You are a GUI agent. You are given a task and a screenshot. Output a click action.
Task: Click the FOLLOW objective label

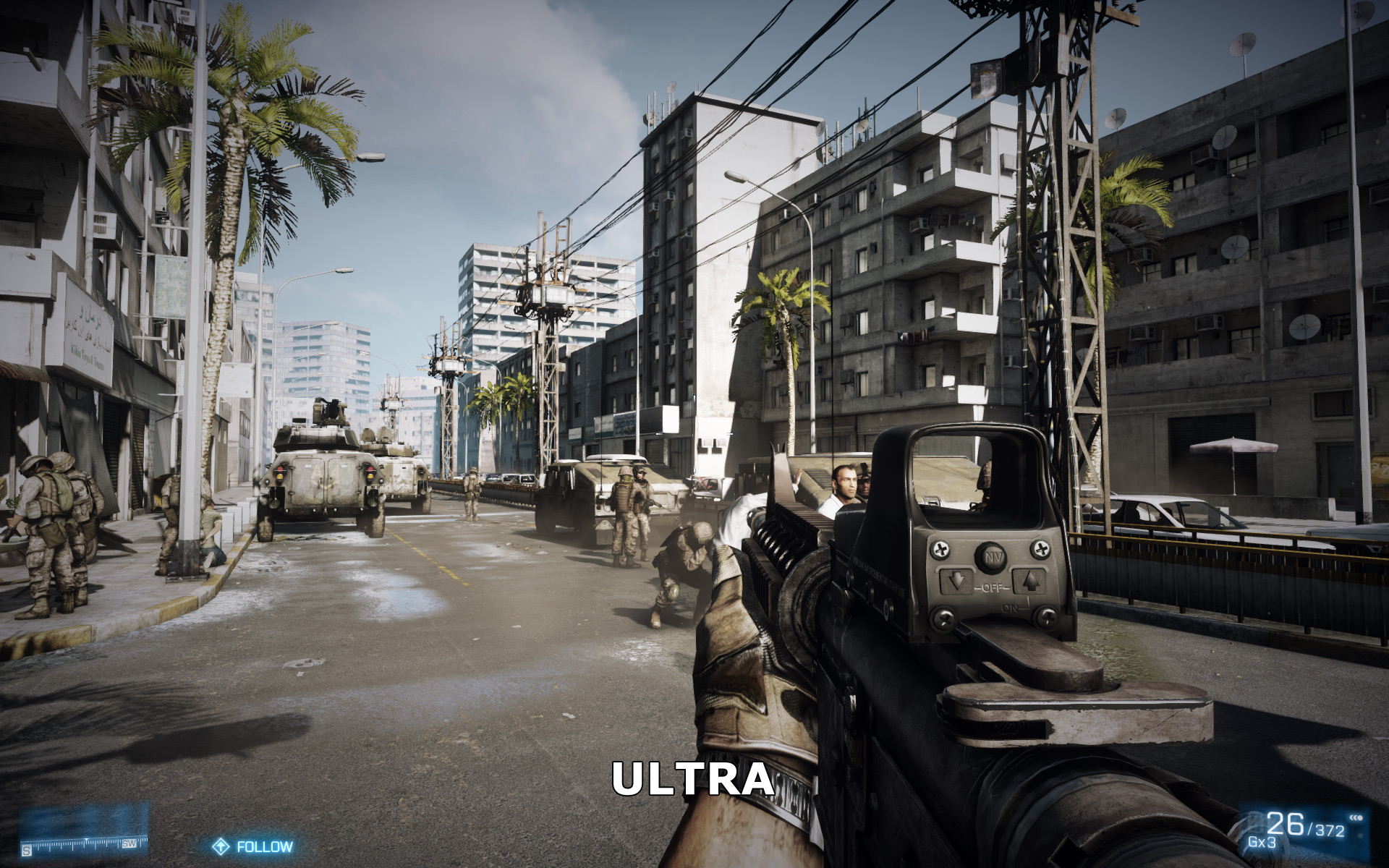tap(265, 846)
